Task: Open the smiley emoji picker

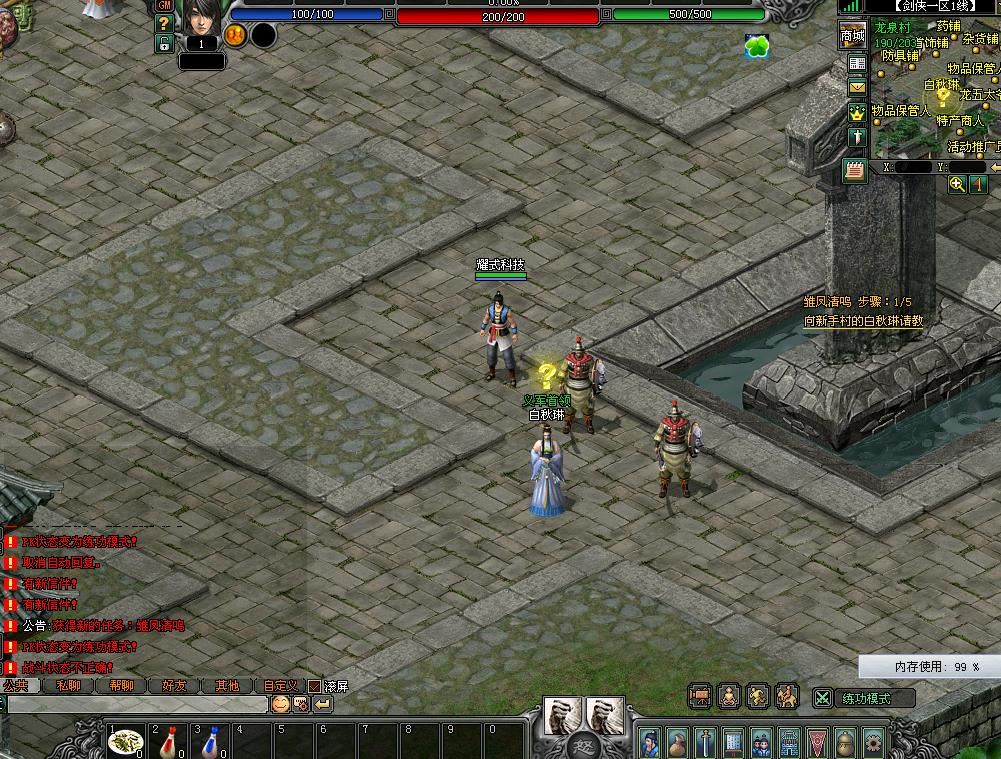Action: pos(280,704)
